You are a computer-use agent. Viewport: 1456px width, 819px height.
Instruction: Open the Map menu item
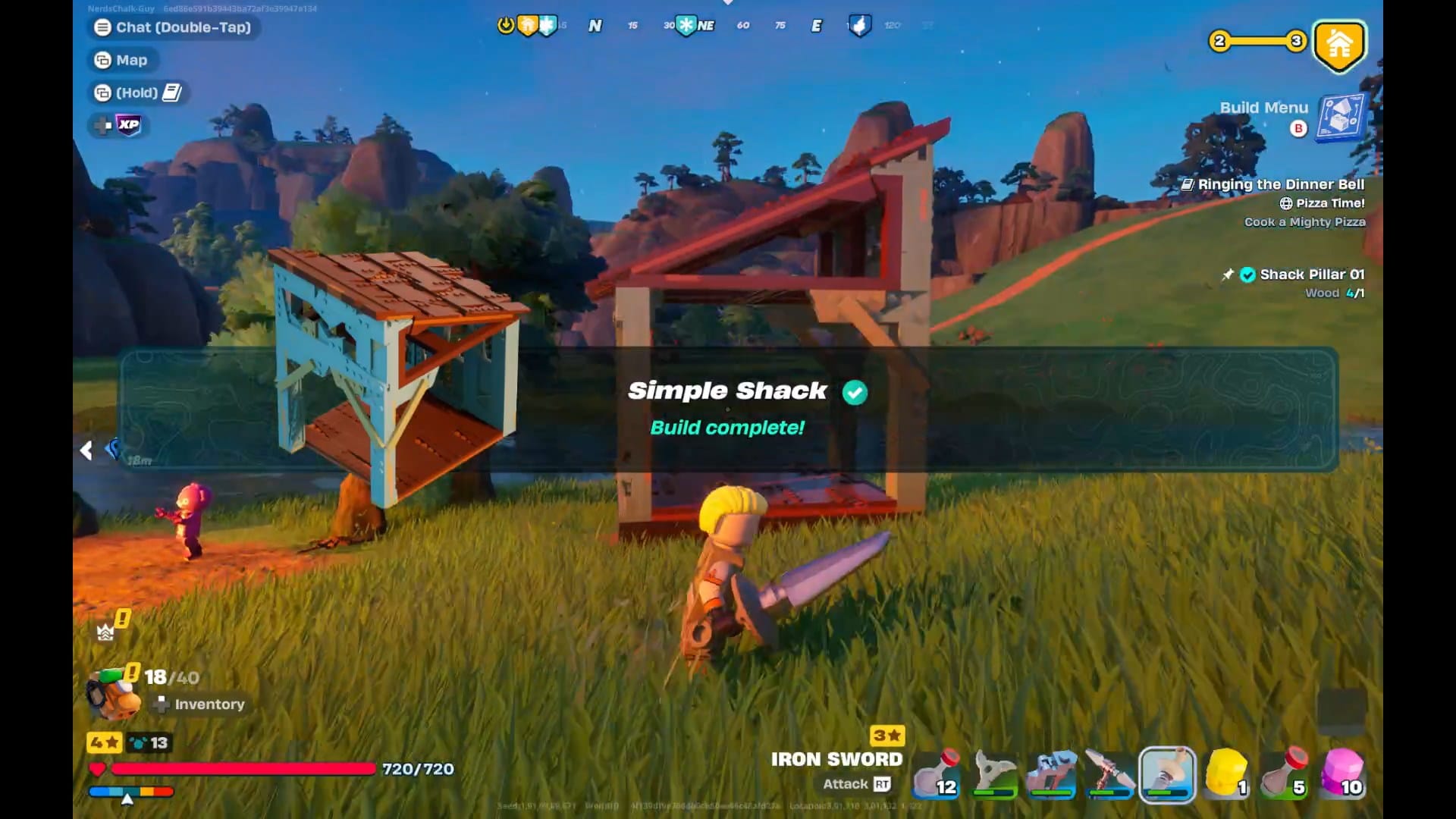tap(124, 60)
